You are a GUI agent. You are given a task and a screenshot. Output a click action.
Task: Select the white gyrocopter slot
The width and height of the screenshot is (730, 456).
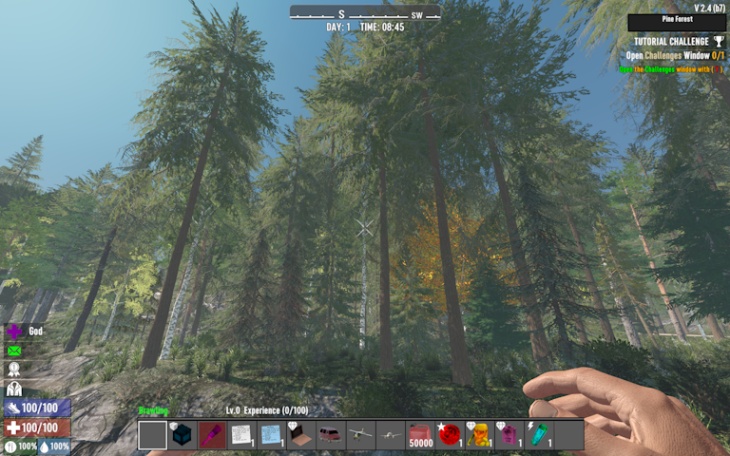tap(360, 435)
